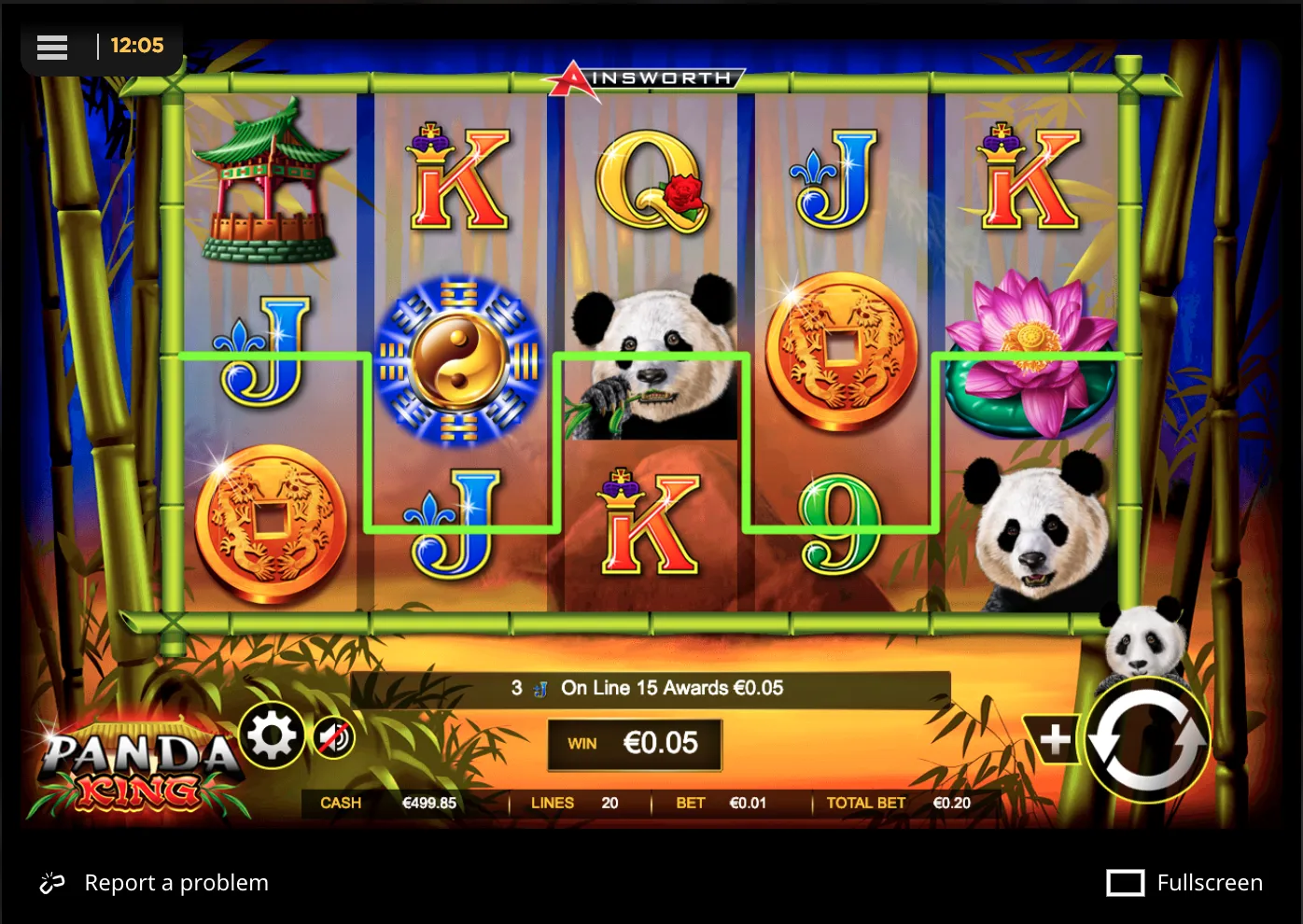Click the Report a problem link

[175, 882]
